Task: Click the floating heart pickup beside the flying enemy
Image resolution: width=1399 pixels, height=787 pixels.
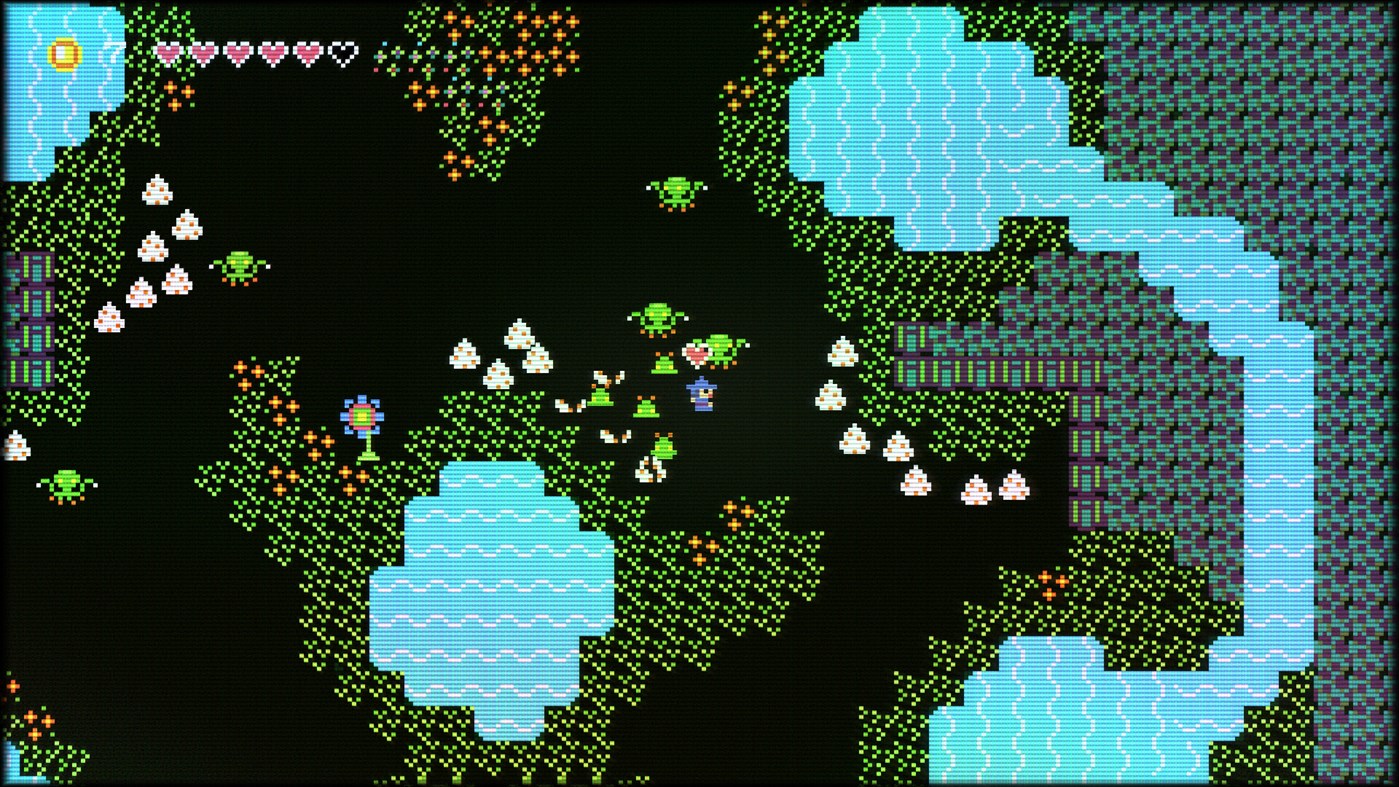Action: tap(697, 353)
